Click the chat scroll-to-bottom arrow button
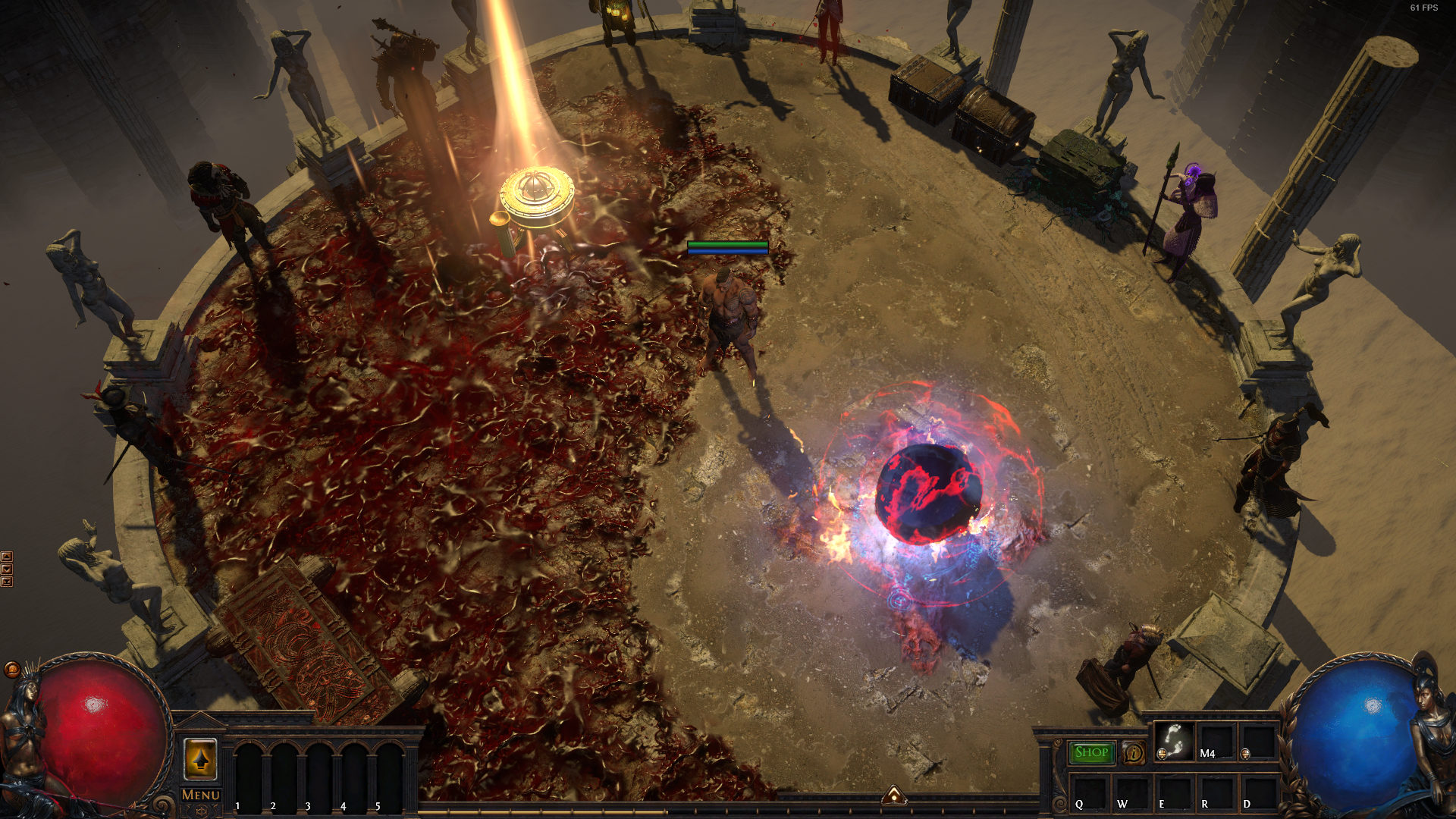The width and height of the screenshot is (1456, 819). click(x=7, y=582)
